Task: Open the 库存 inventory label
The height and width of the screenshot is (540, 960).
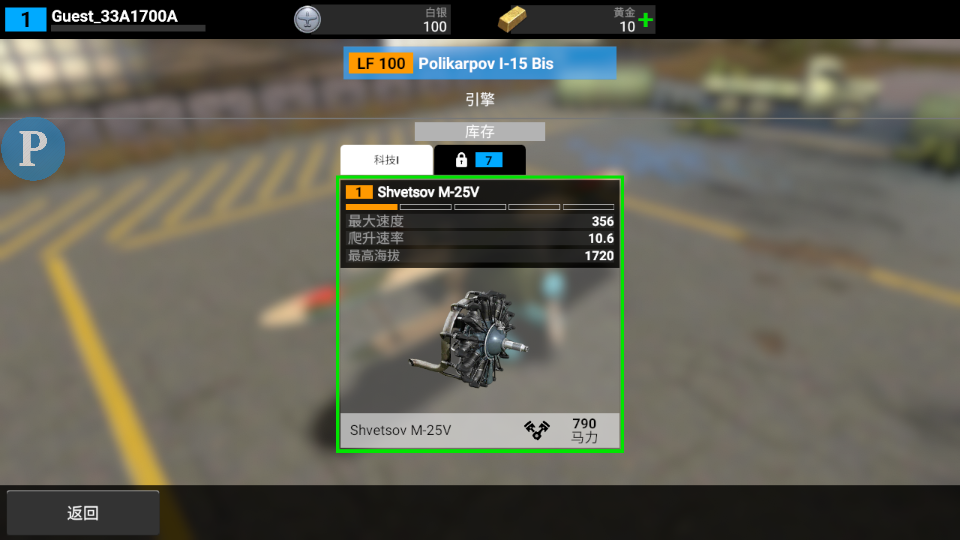Action: pyautogui.click(x=480, y=132)
